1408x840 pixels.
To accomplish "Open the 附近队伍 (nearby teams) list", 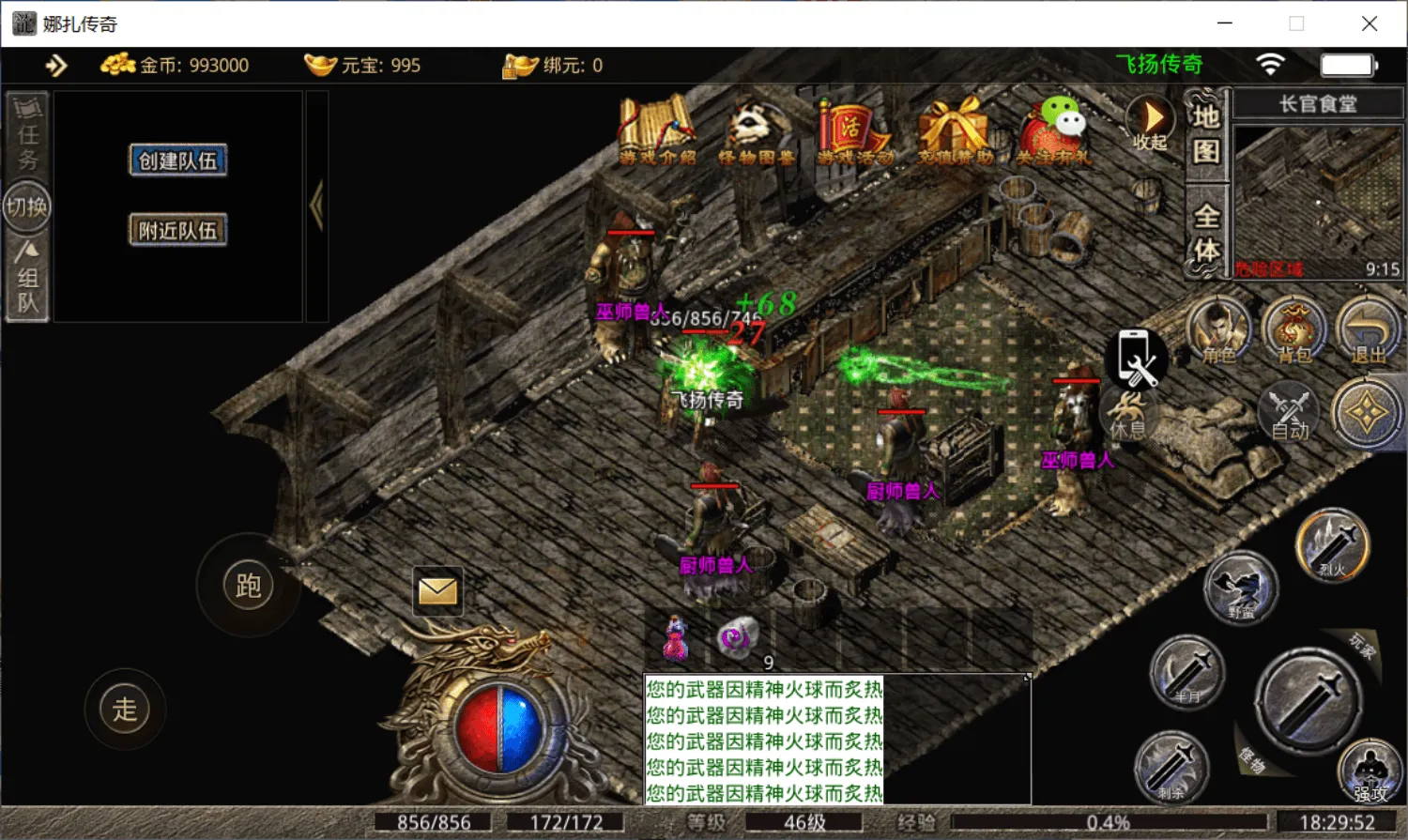I will 177,230.
